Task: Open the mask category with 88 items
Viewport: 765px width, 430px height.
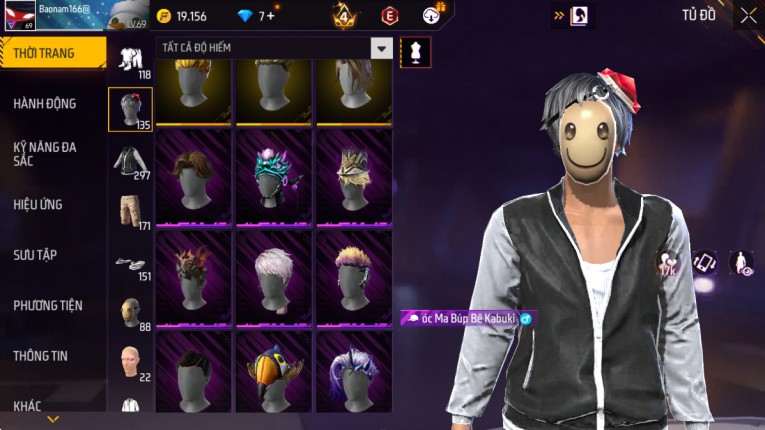Action: [x=130, y=313]
